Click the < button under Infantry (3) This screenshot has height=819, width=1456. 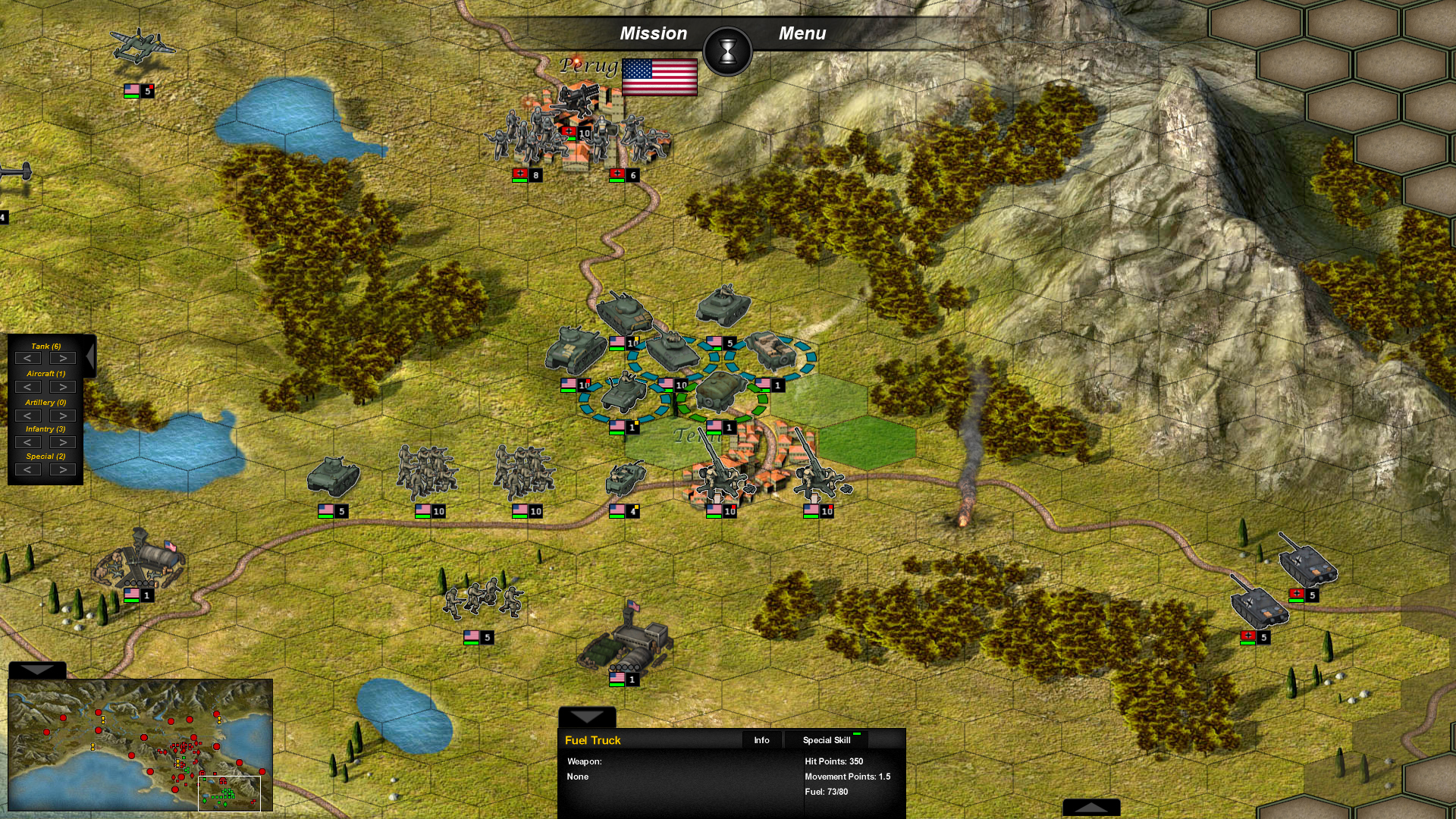coord(29,441)
